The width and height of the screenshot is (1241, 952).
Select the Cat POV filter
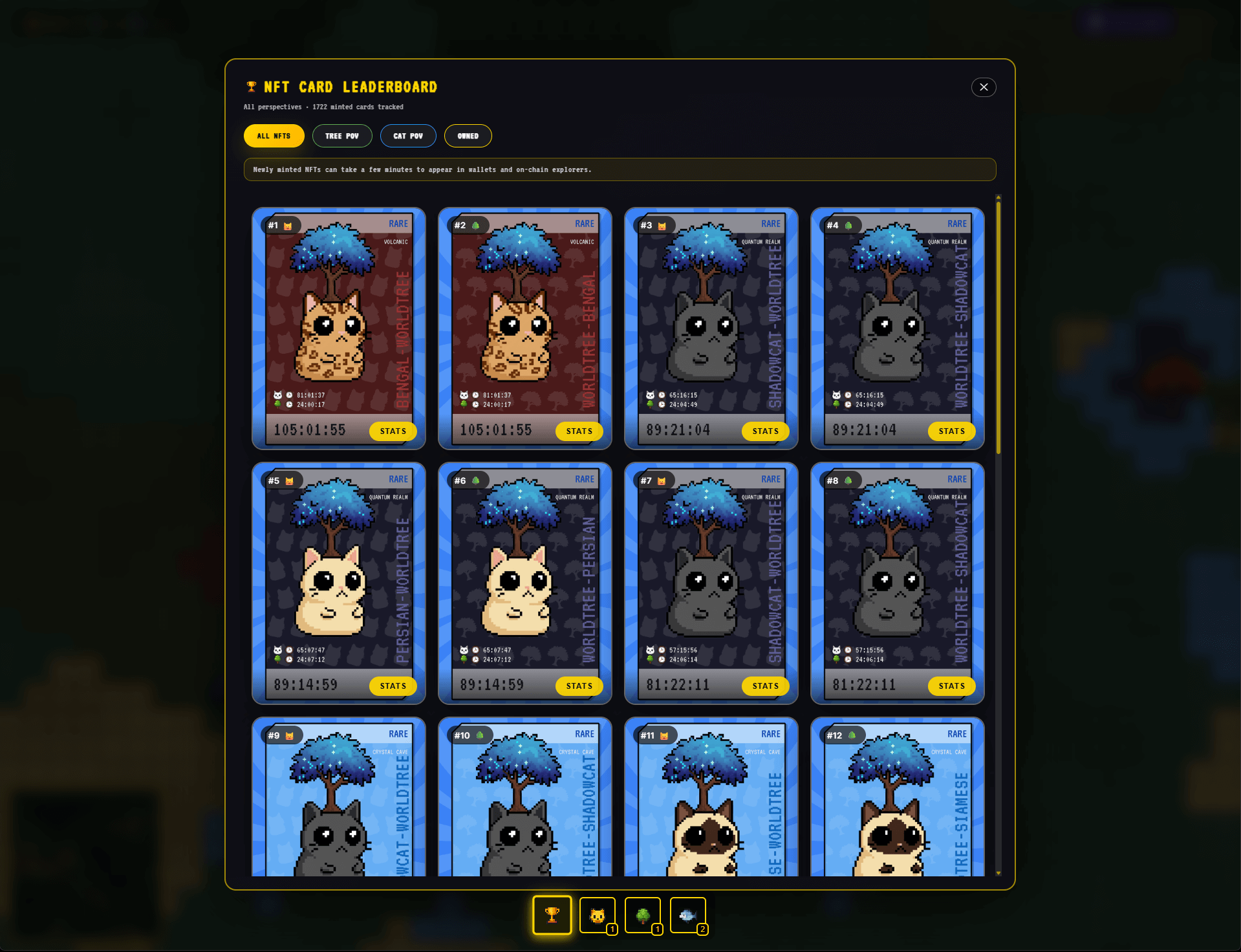[408, 136]
